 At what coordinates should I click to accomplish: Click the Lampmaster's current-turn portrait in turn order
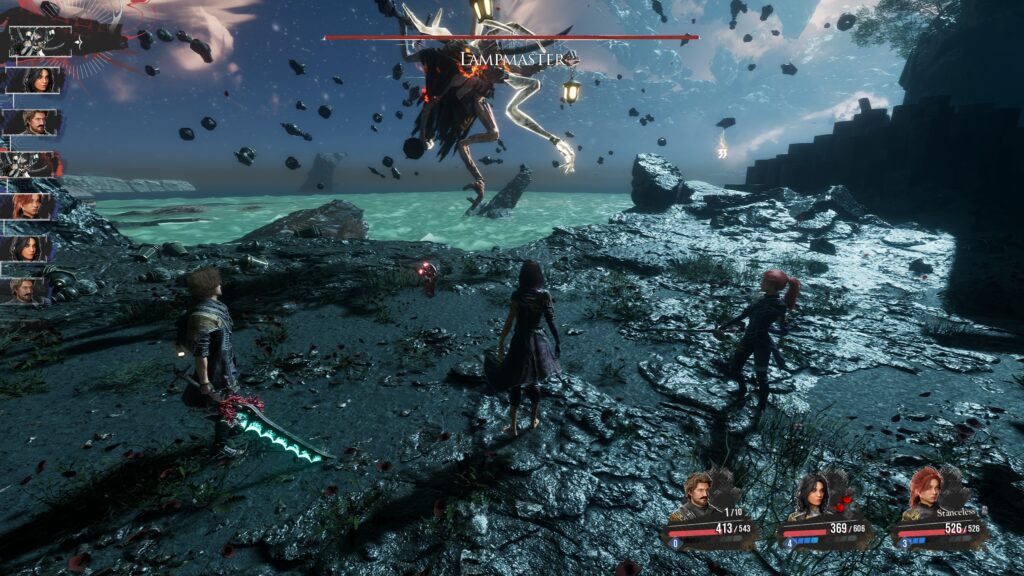(40, 40)
